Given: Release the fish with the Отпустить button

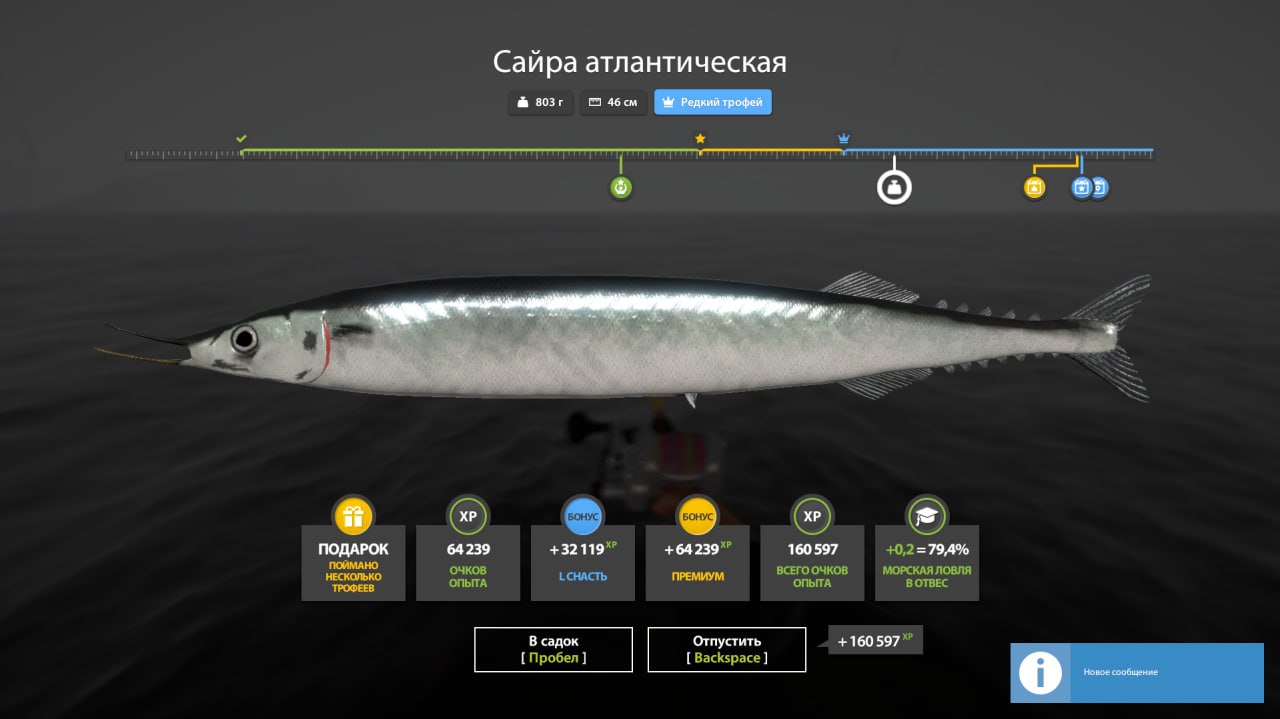Looking at the screenshot, I should click(727, 649).
